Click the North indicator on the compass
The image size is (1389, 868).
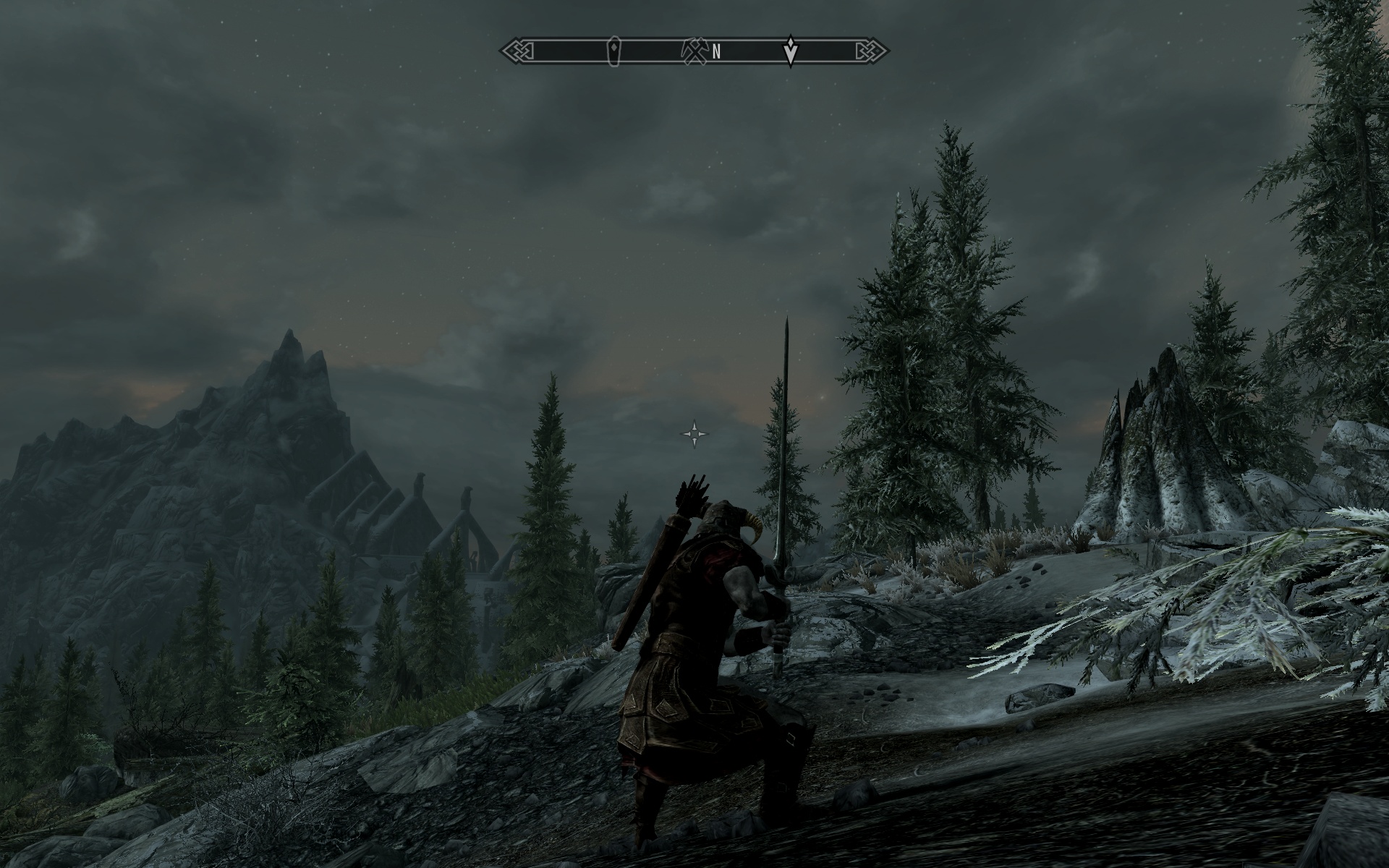pos(717,51)
